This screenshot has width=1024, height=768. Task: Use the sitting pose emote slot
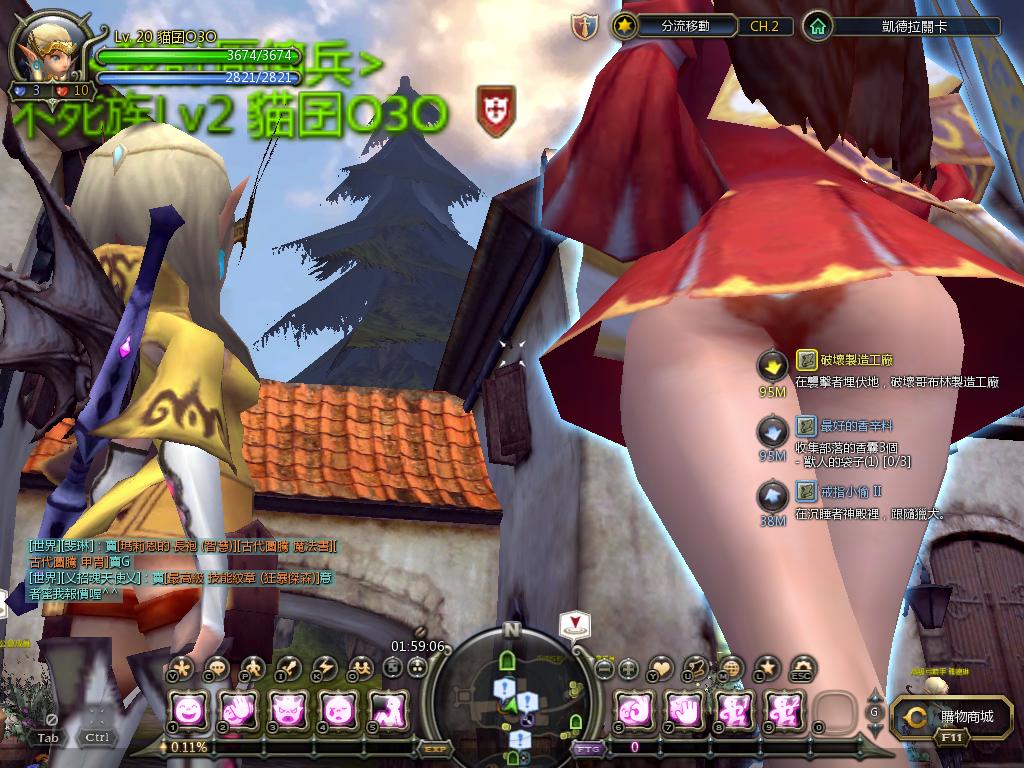[387, 711]
